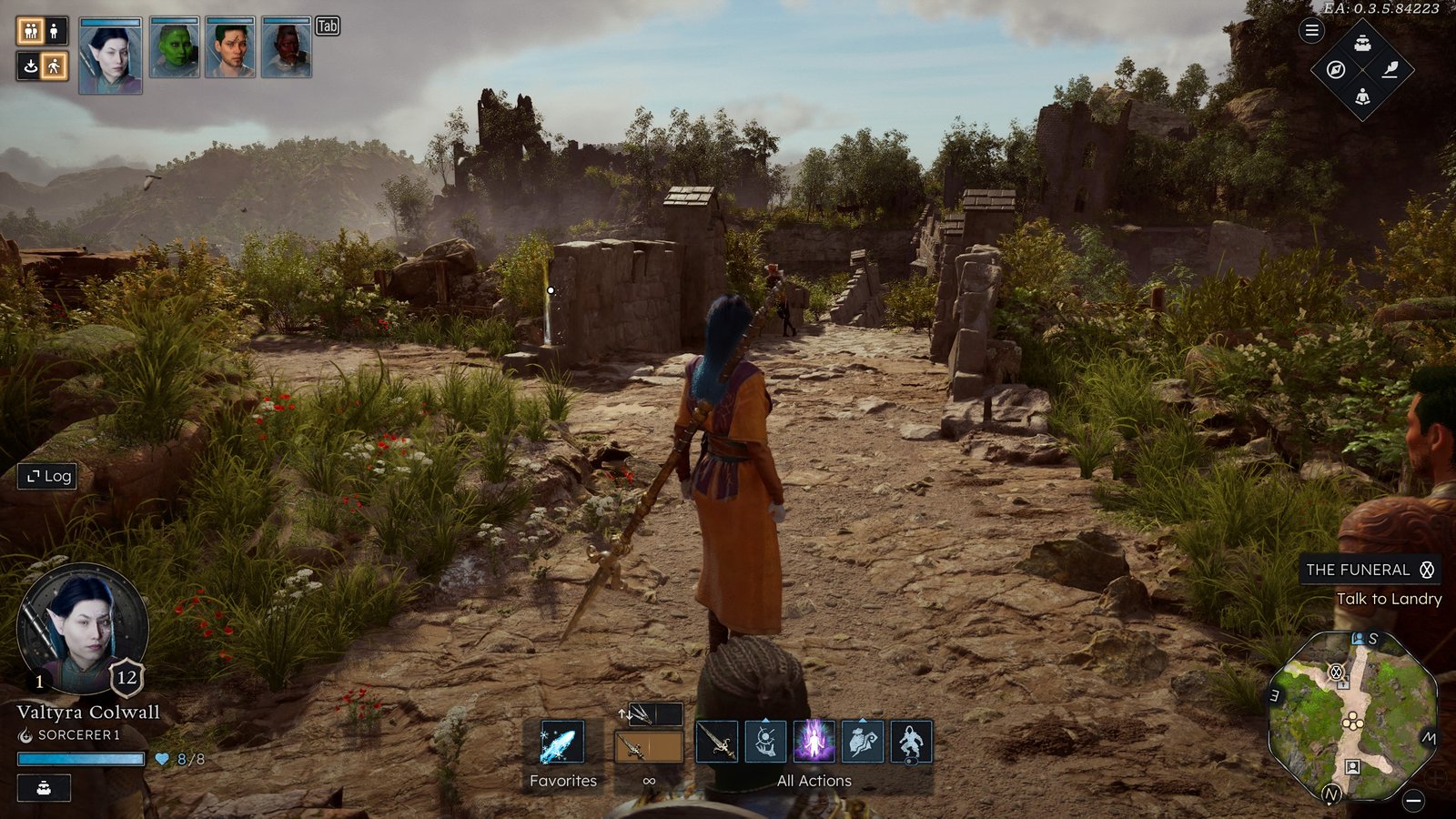Select the red-skinned party member portrait

point(287,49)
